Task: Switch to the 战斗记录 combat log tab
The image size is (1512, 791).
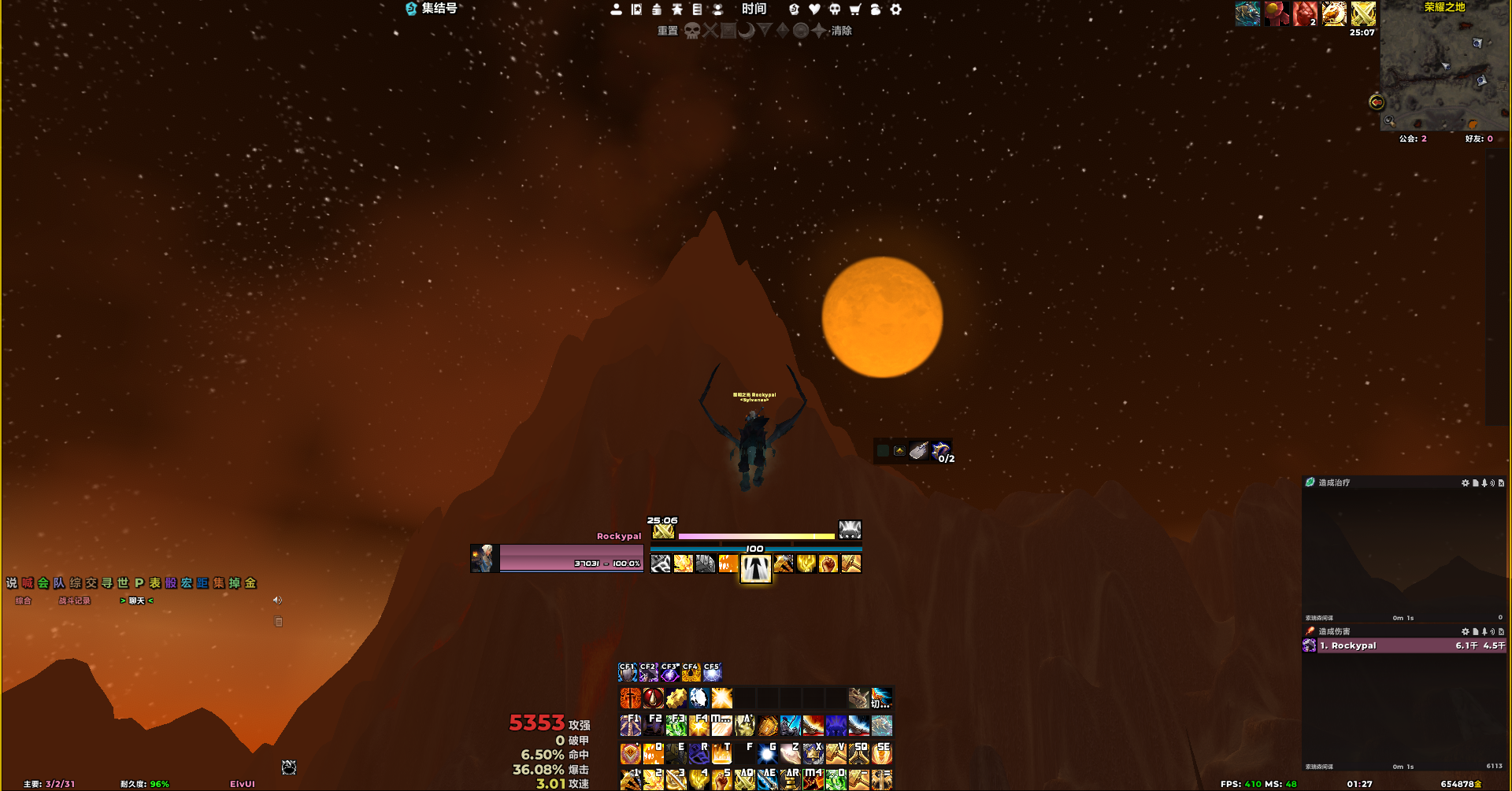Action: (x=74, y=601)
